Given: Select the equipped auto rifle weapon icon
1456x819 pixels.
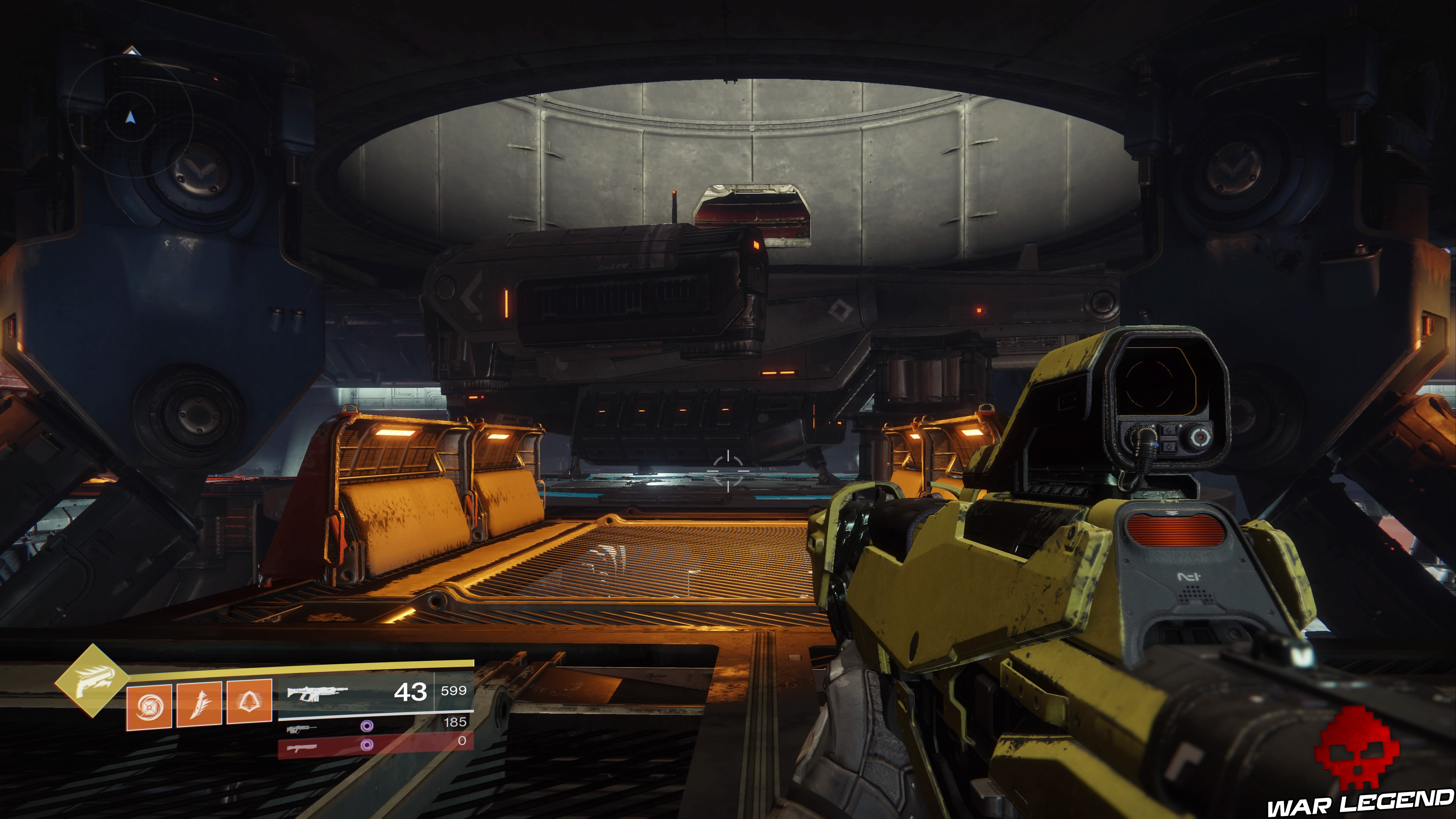Looking at the screenshot, I should [x=318, y=693].
